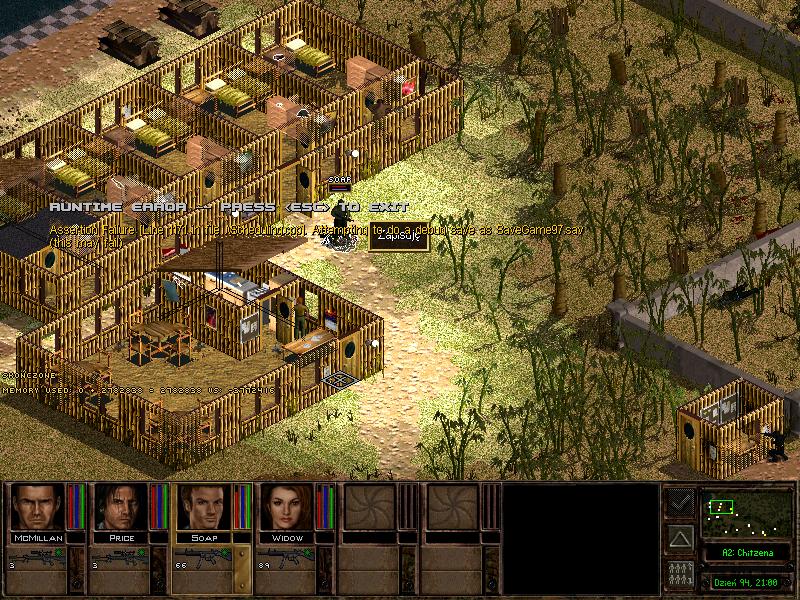Select Widow's portrait
The image size is (800, 600).
(x=287, y=507)
